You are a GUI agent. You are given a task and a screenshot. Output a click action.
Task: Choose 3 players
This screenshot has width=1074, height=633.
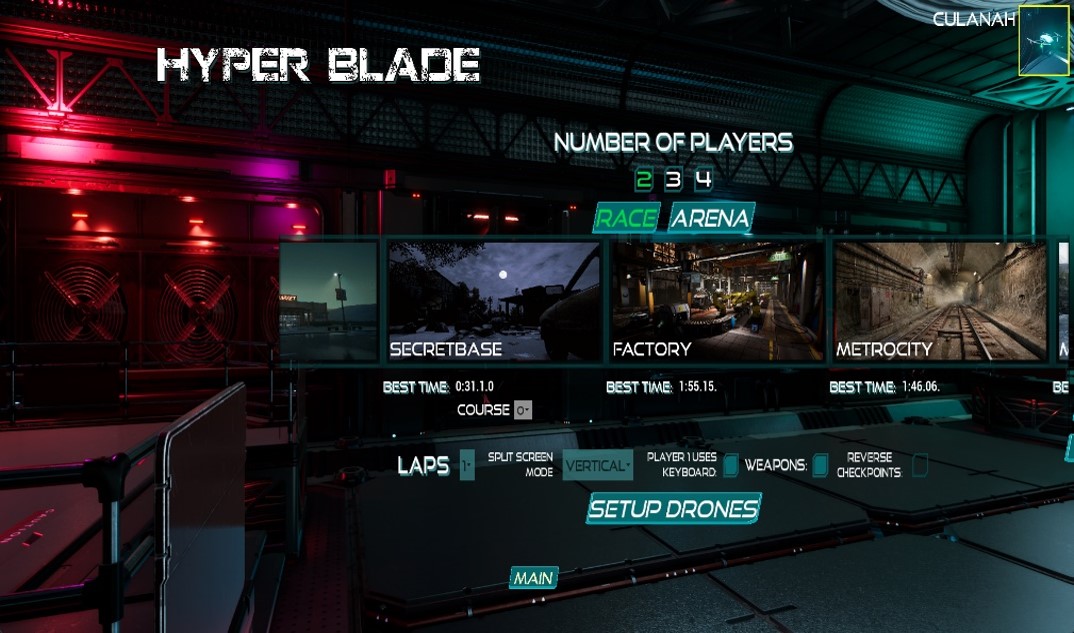tap(673, 180)
